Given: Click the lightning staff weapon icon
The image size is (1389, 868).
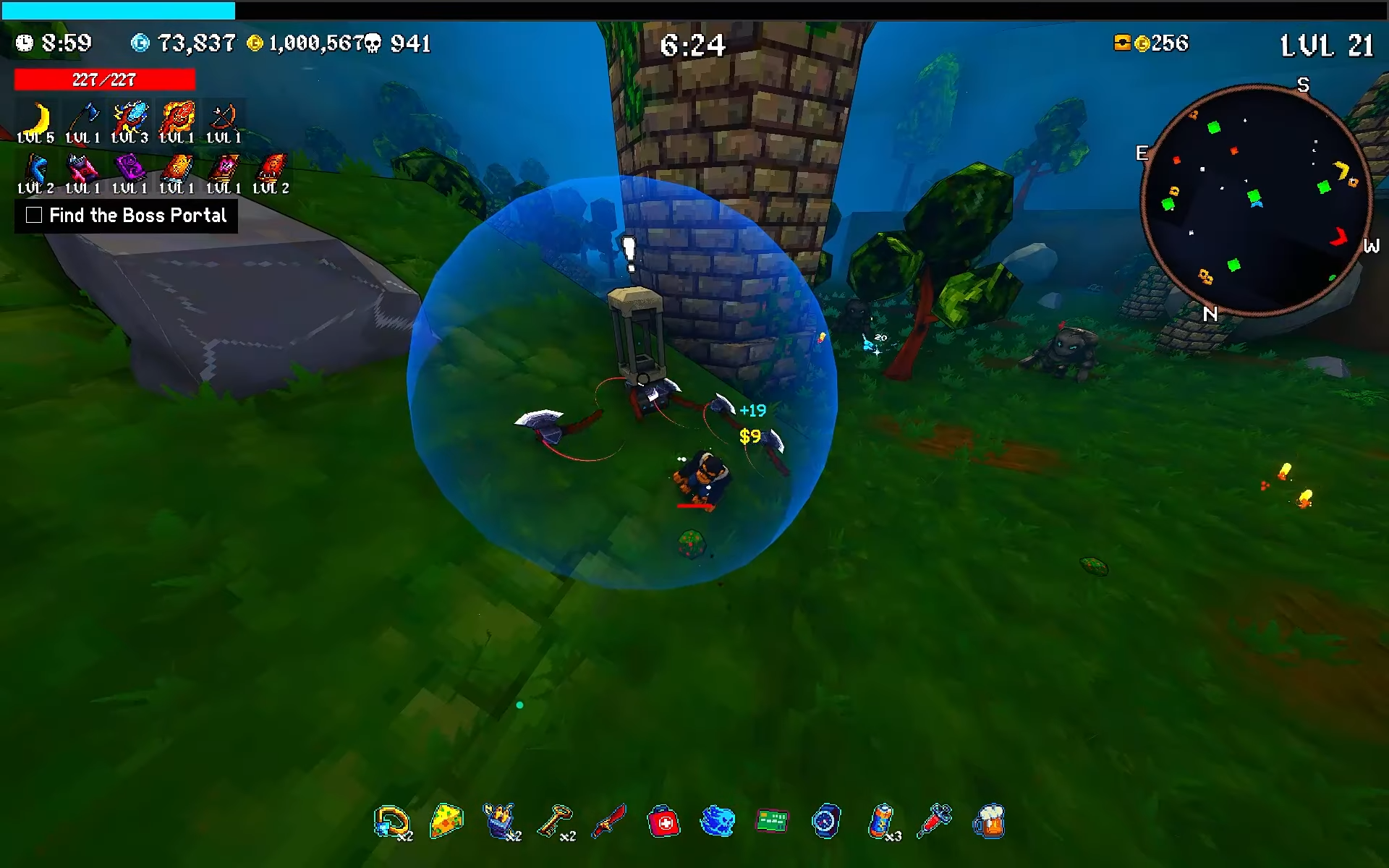Looking at the screenshot, I should click(130, 119).
